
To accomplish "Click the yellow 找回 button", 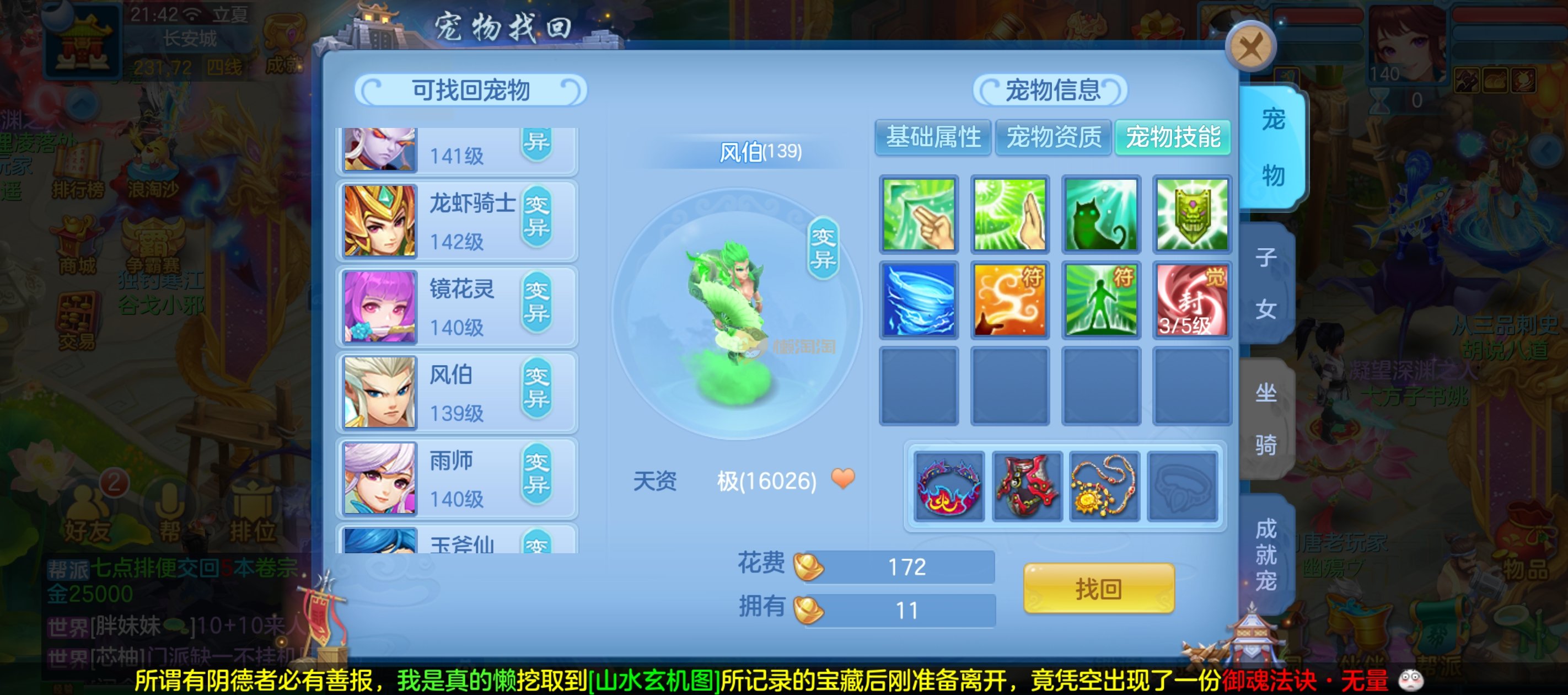I will [1098, 589].
